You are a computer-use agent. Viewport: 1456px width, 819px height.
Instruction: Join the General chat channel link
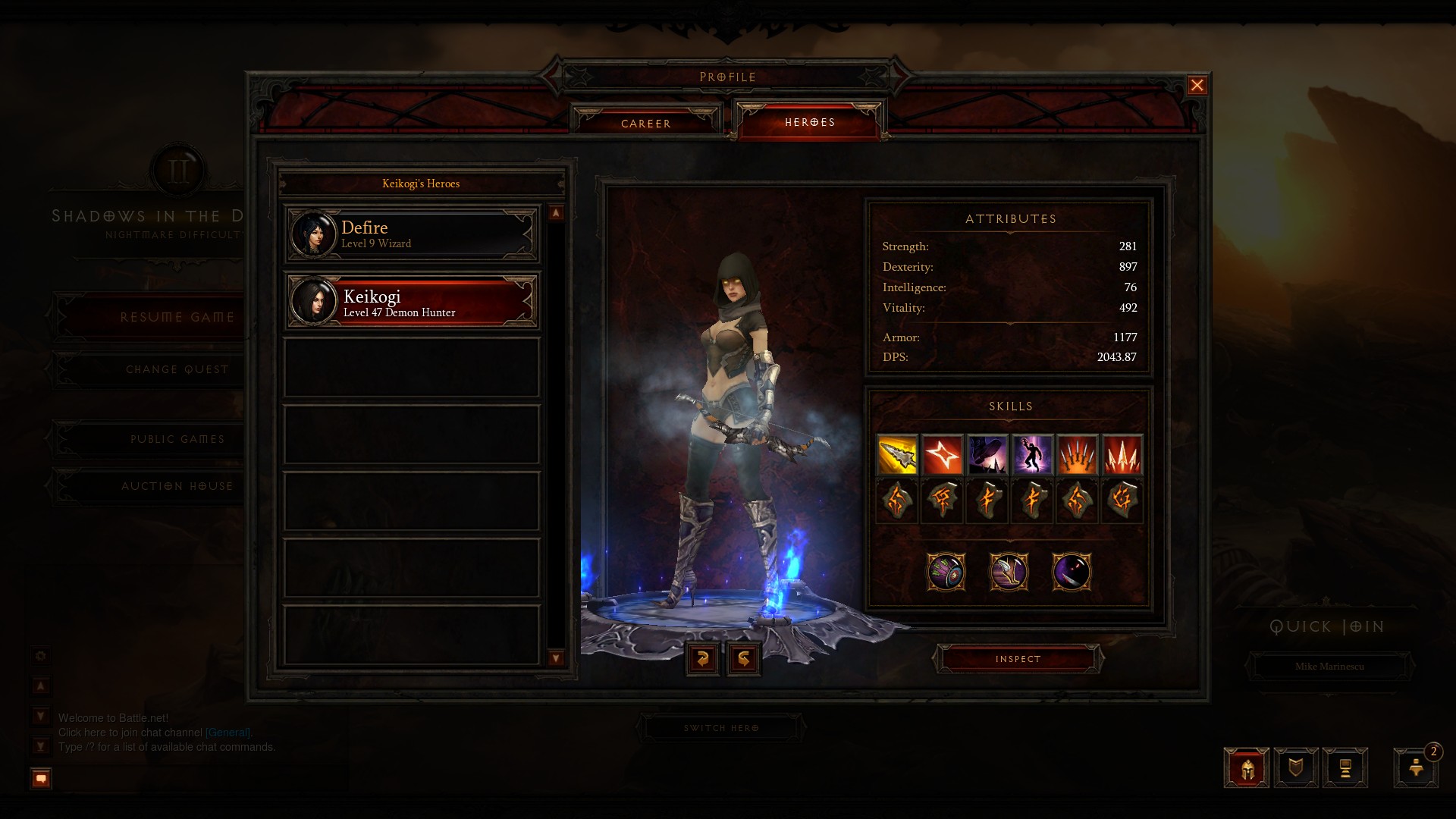(x=227, y=733)
